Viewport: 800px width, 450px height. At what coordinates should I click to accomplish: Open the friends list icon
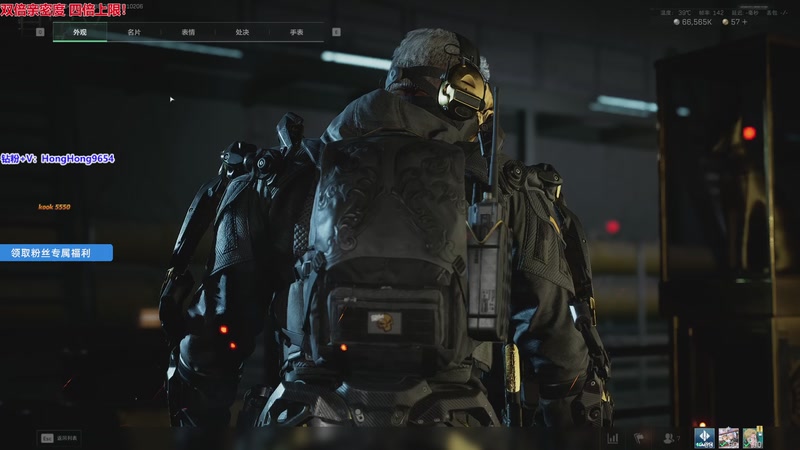[669, 438]
